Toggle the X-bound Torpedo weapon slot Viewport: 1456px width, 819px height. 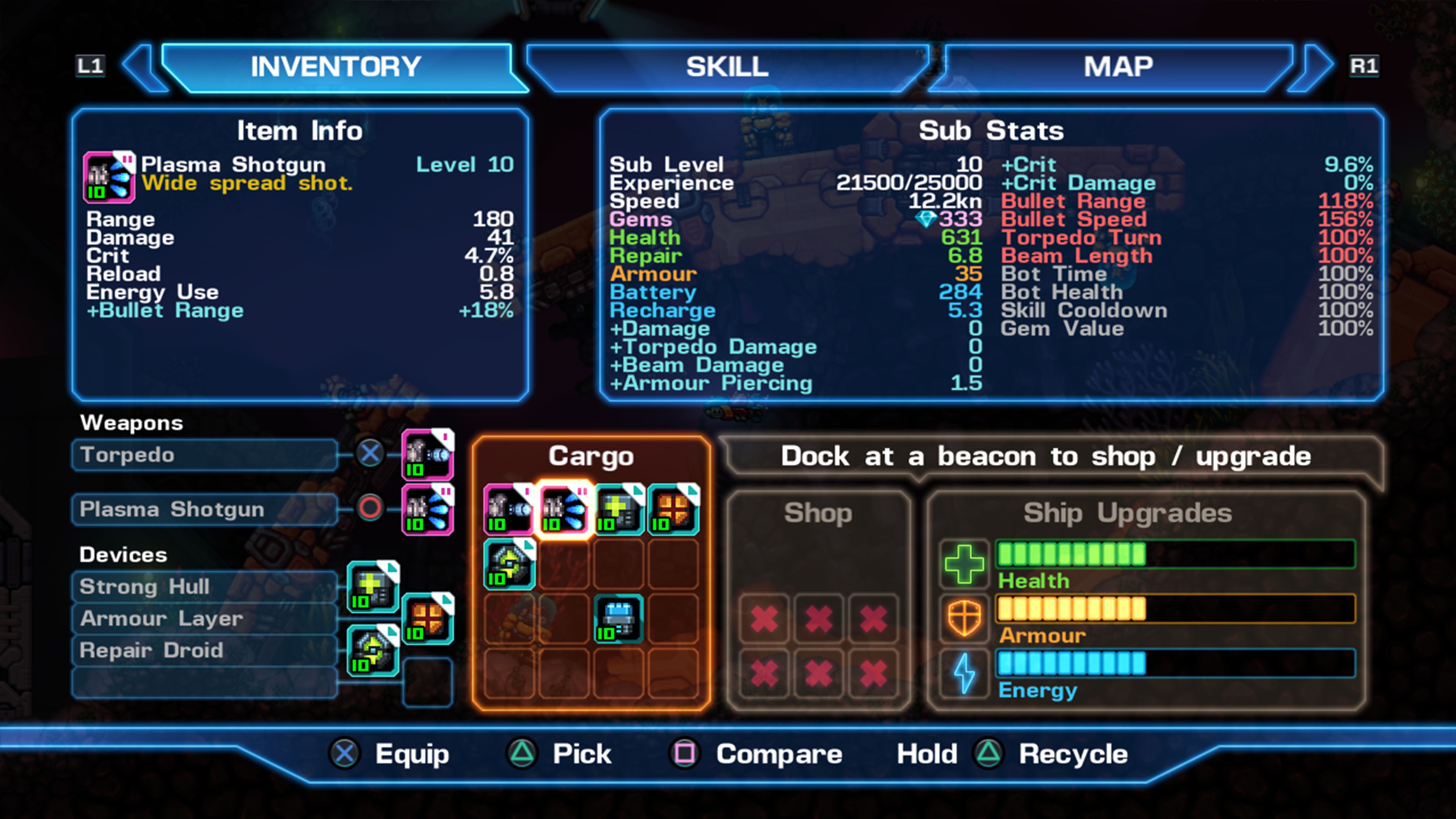[x=370, y=453]
